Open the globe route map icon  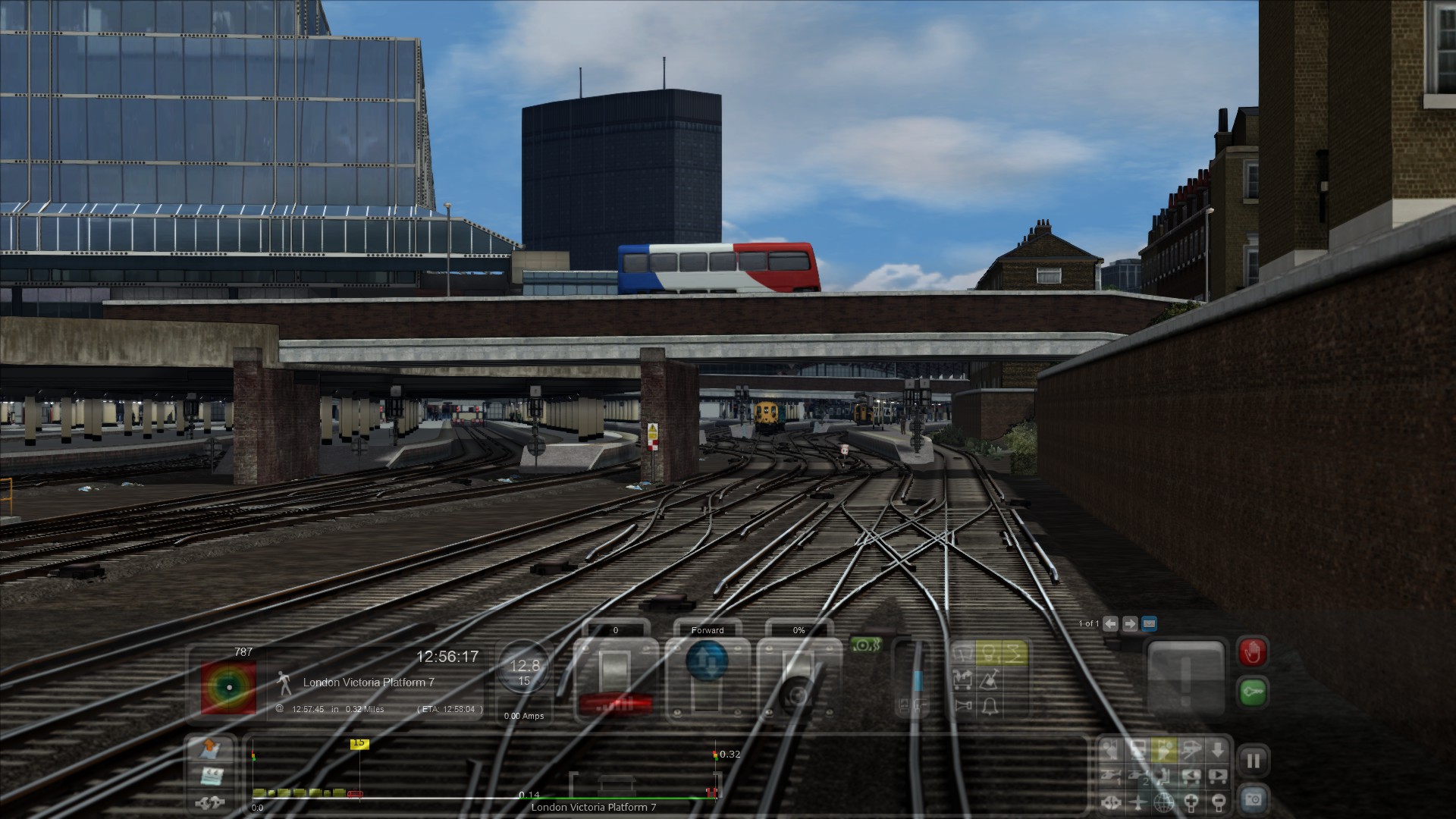click(x=1164, y=801)
